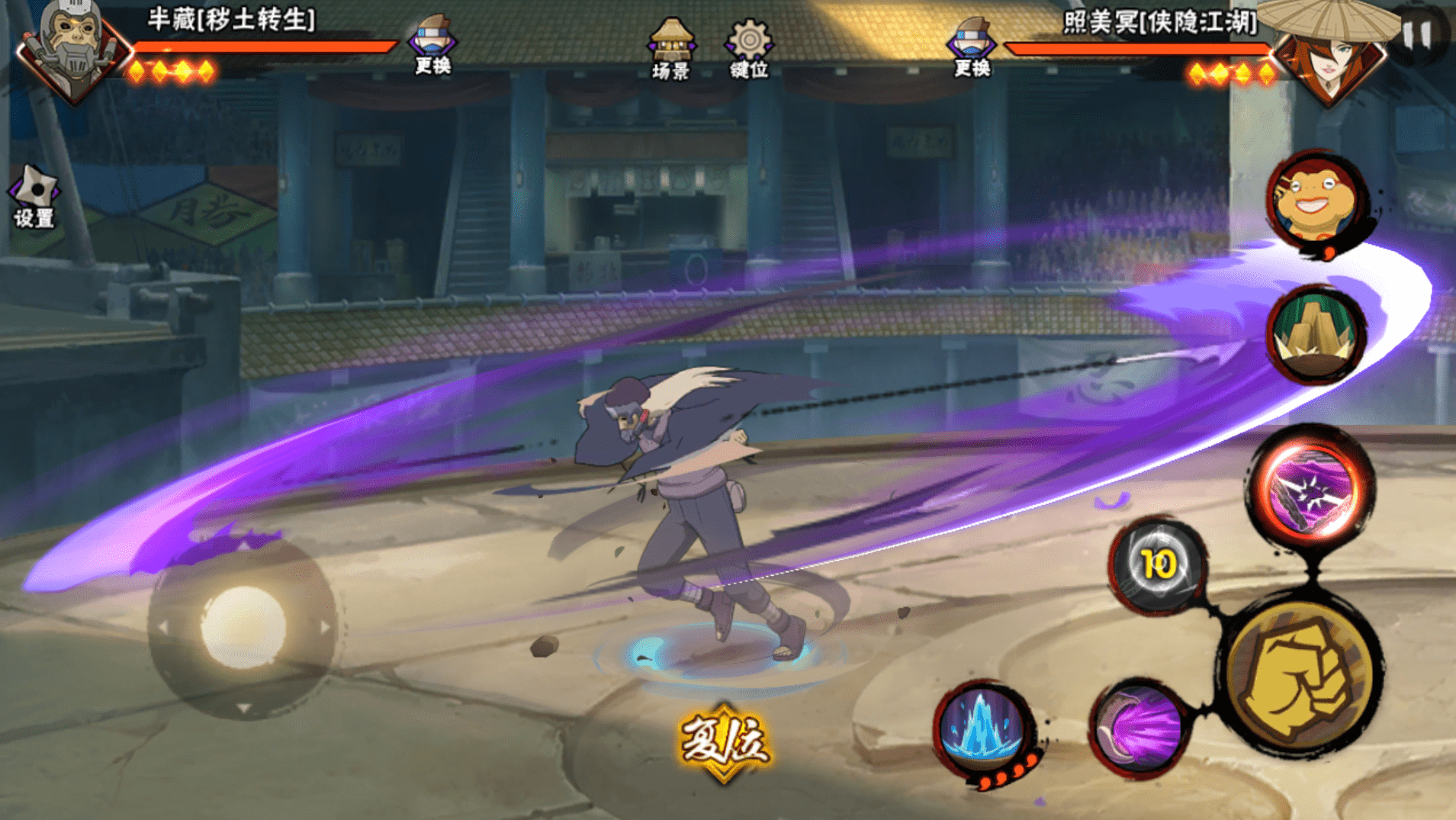Click 更换 under Hanzo's health bar
This screenshot has height=820, width=1456.
click(432, 46)
